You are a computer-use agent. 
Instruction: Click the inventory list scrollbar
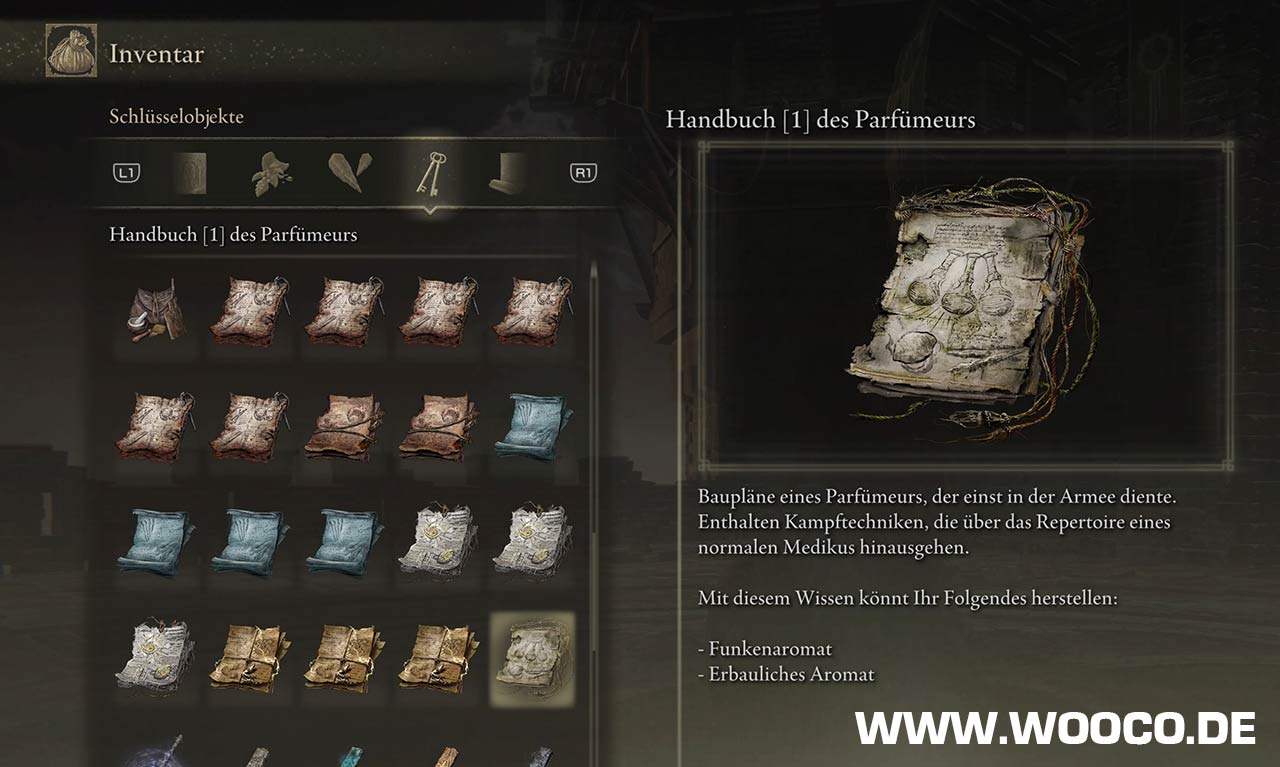592,400
